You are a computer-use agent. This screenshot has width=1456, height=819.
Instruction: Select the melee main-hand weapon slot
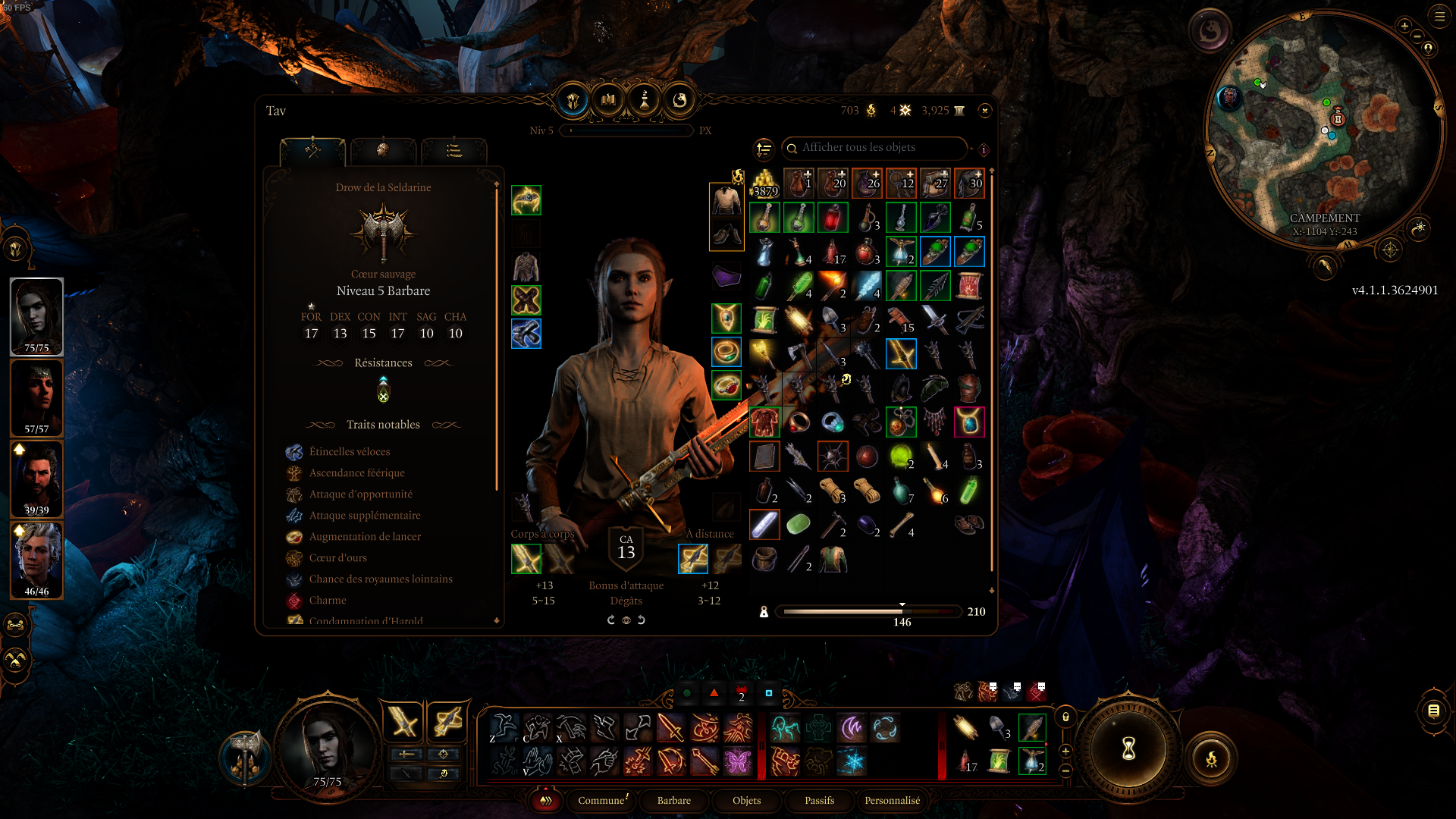tap(526, 560)
